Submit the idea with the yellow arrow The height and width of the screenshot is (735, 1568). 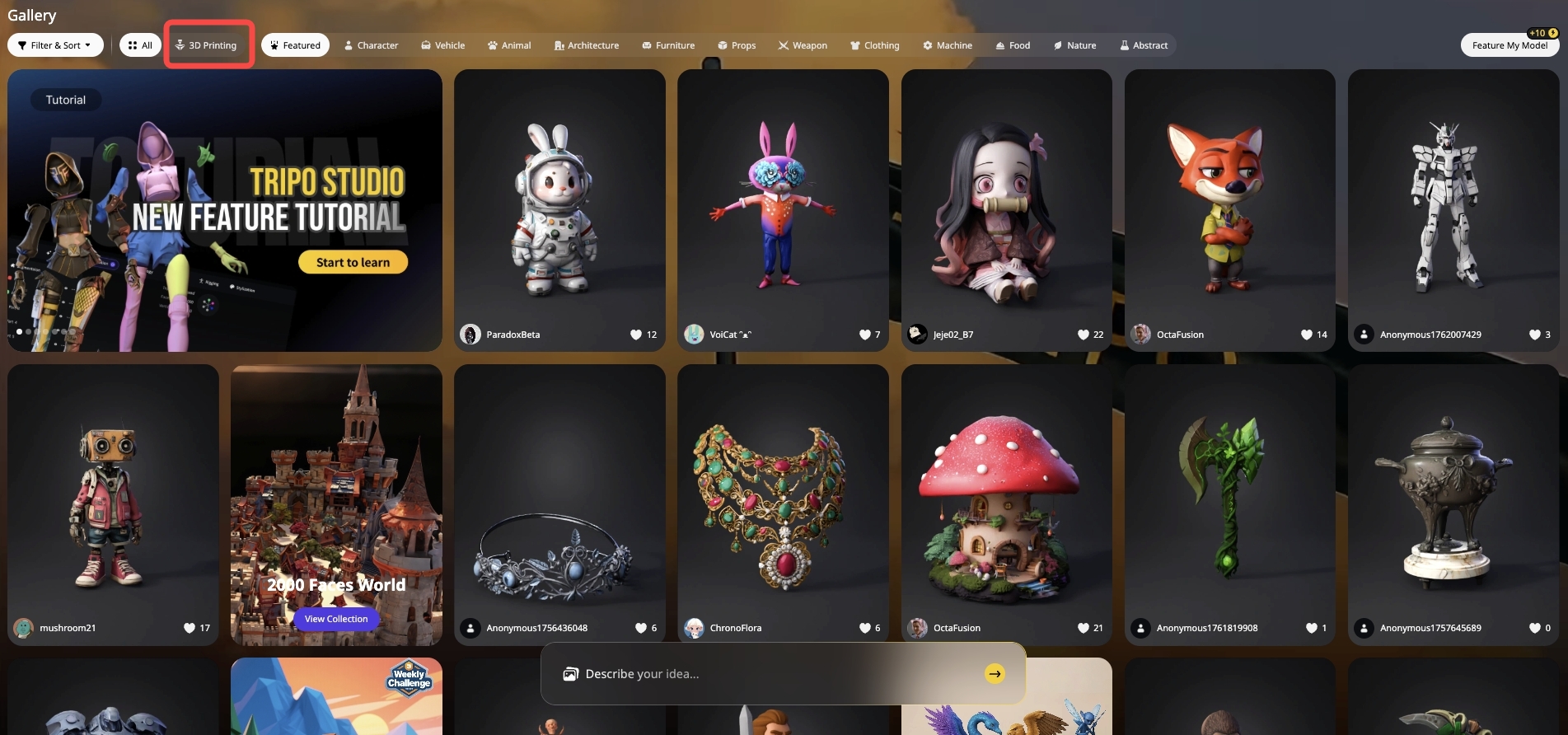[995, 674]
